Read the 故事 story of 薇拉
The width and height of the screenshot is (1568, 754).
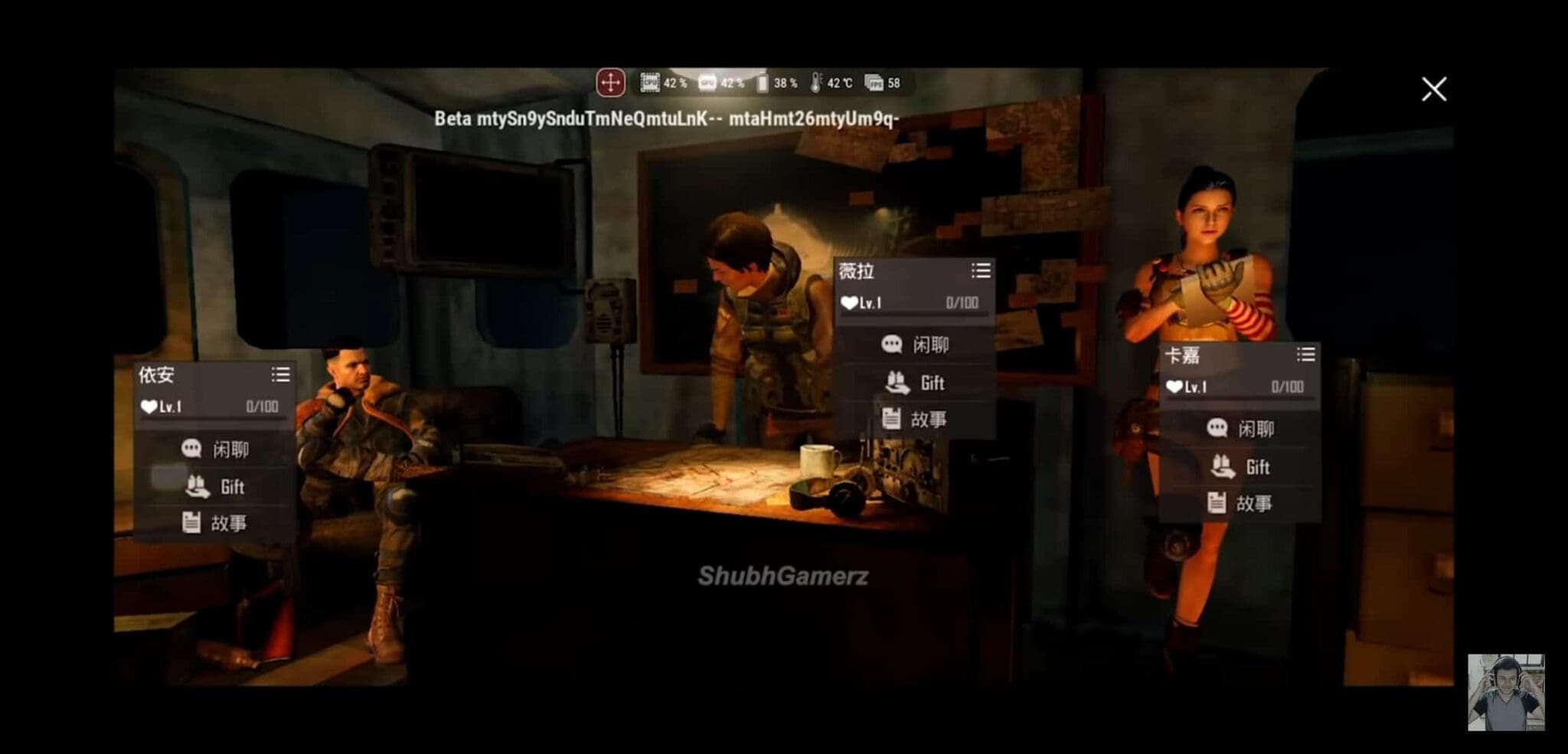click(x=915, y=419)
